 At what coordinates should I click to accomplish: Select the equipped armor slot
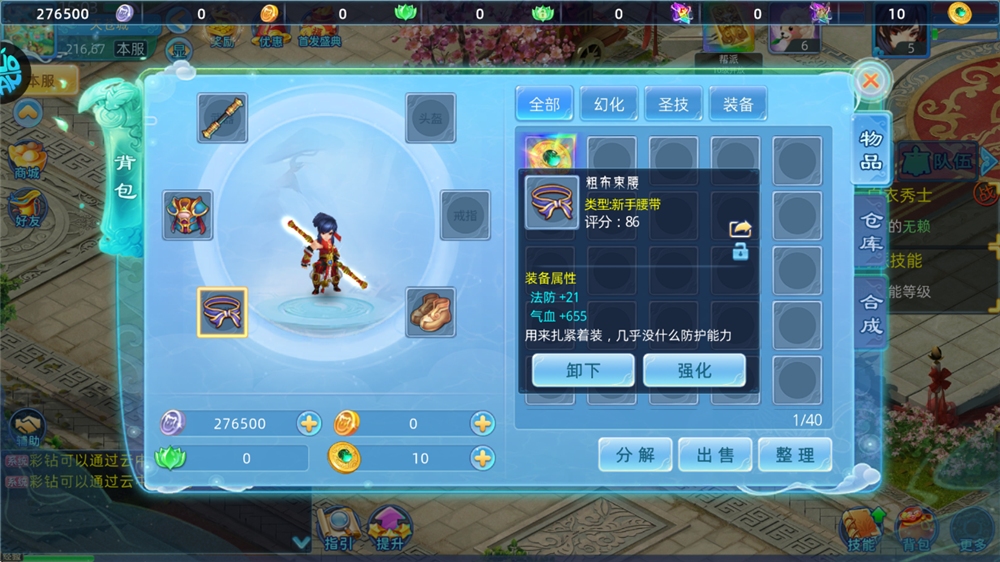(188, 215)
